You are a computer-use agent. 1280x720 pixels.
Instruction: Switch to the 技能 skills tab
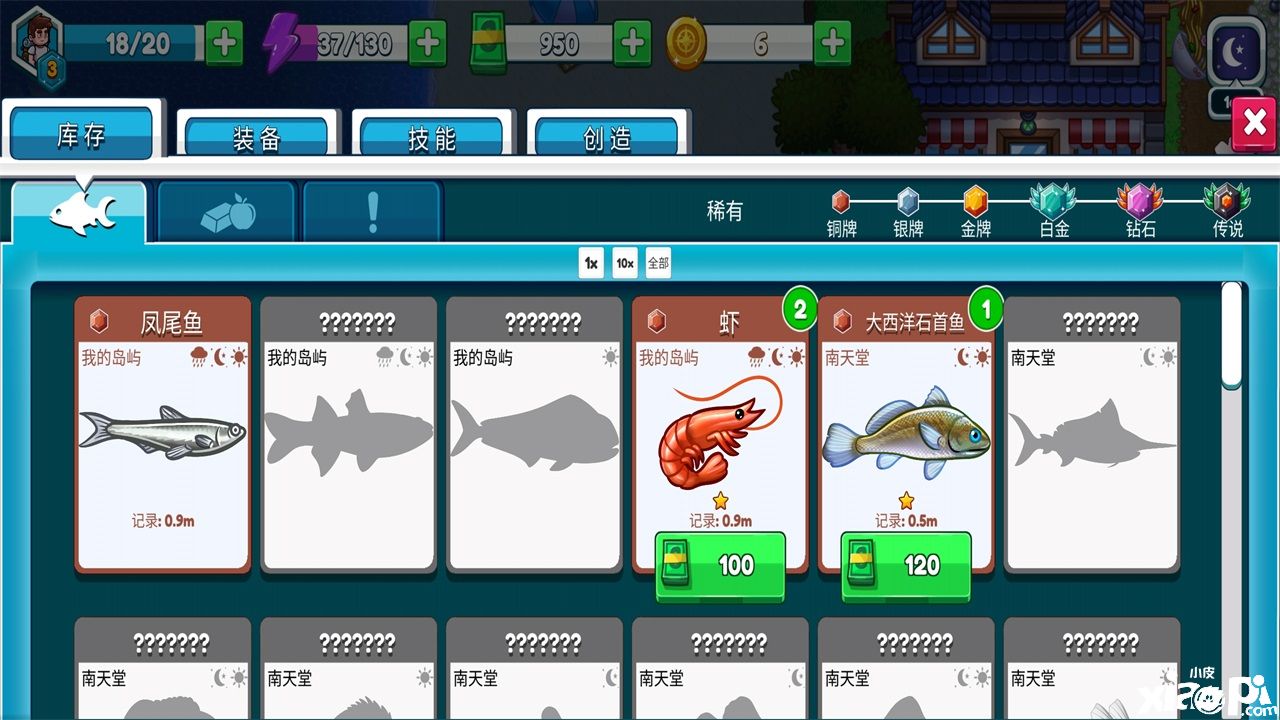(432, 138)
